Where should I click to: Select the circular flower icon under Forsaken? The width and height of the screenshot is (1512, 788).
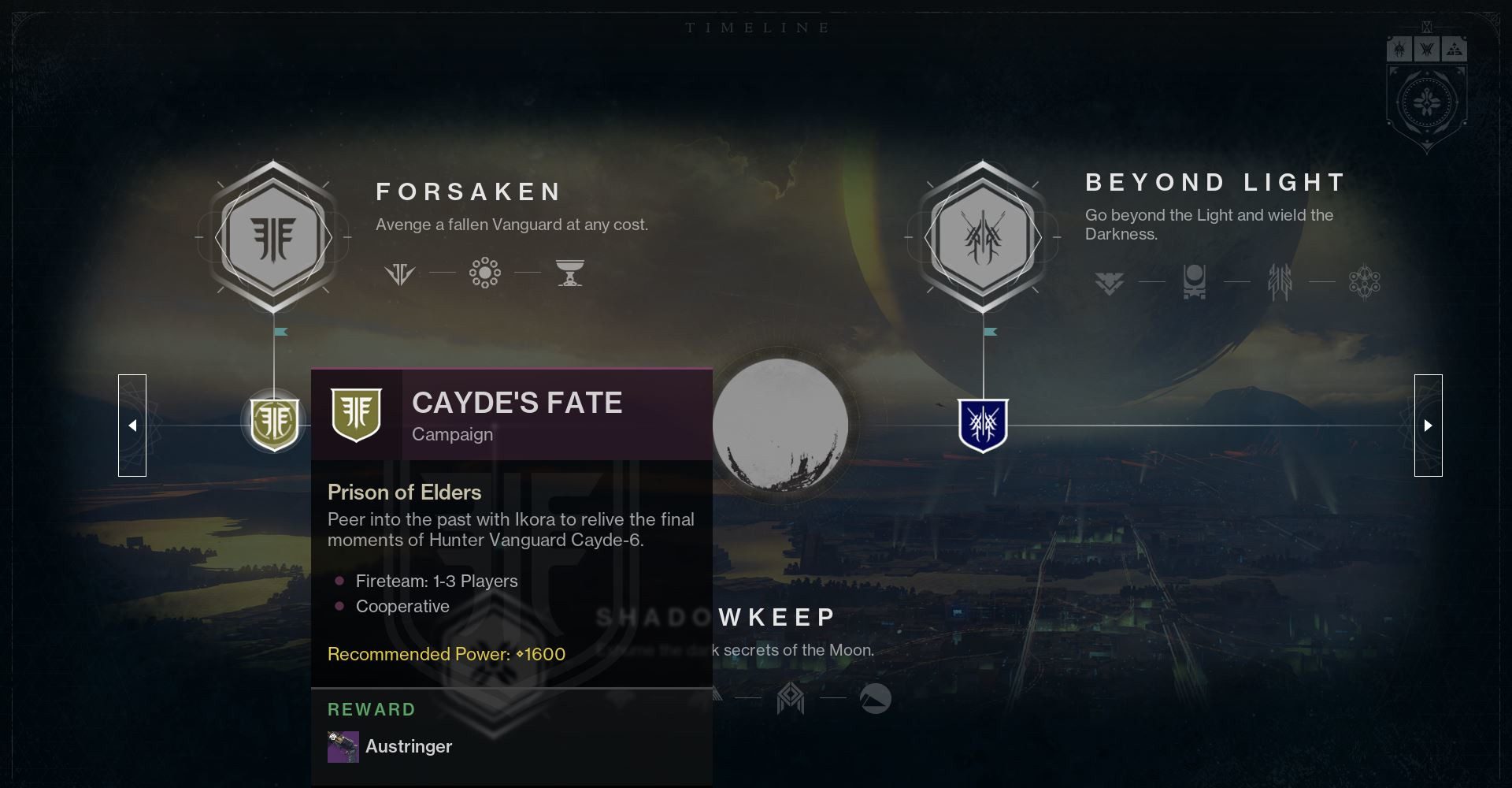(x=485, y=273)
